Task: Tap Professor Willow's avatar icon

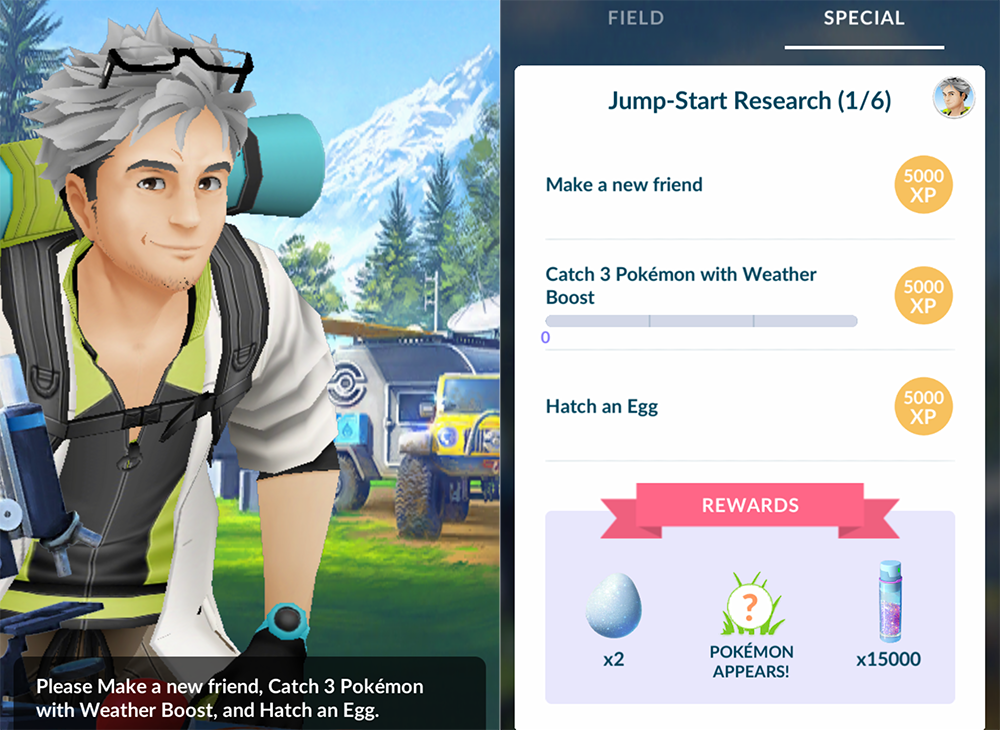Action: click(x=951, y=98)
